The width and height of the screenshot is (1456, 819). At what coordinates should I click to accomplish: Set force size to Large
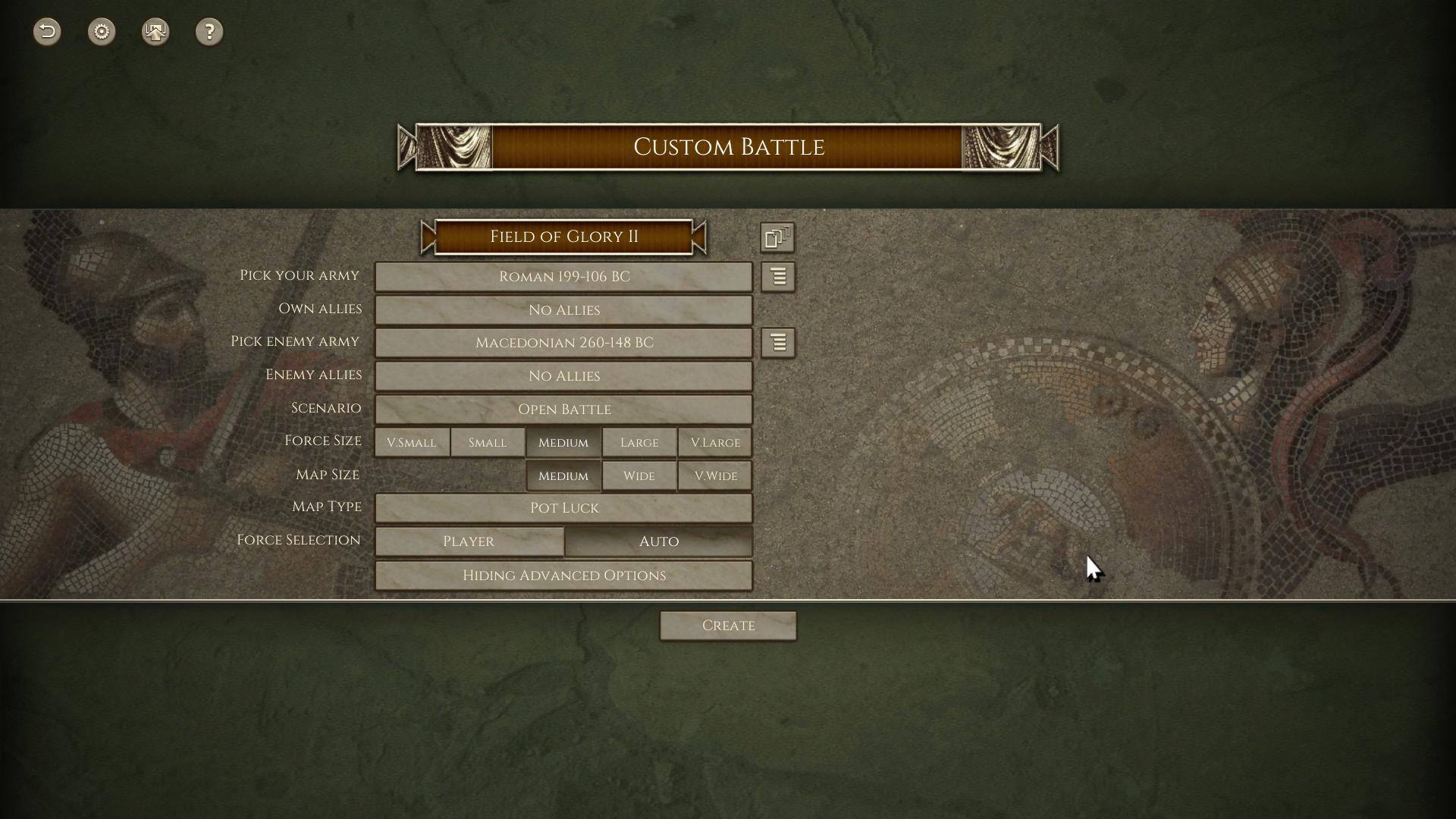[639, 443]
